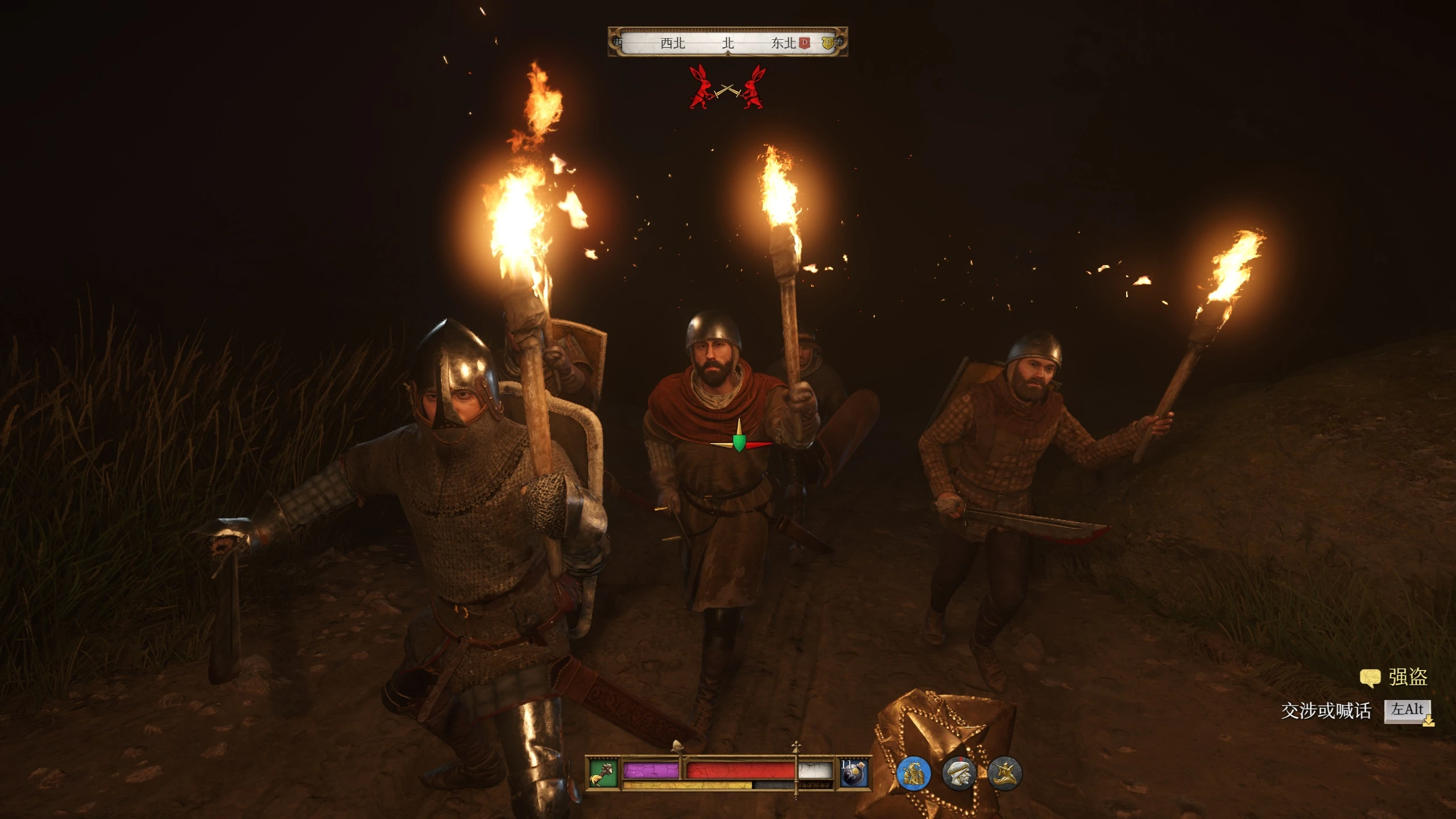
Task: Click the gold figure on dark status icon
Action: click(x=1004, y=773)
